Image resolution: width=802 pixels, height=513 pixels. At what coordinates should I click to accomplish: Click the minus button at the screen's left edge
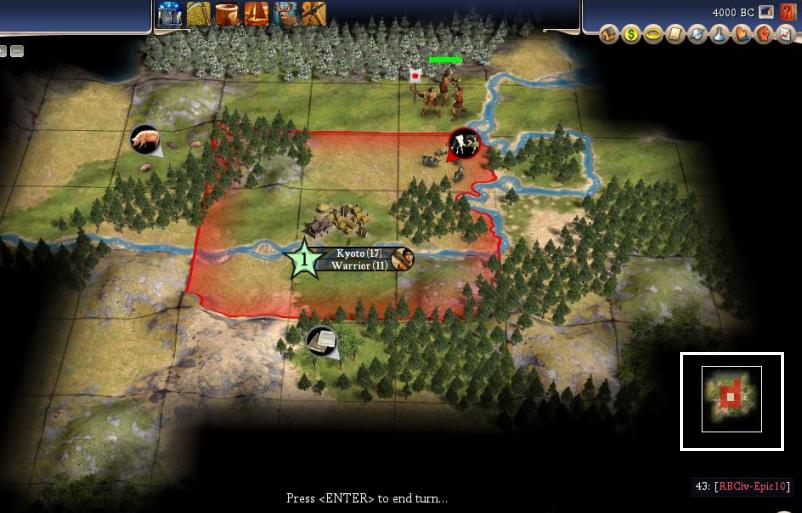17,51
